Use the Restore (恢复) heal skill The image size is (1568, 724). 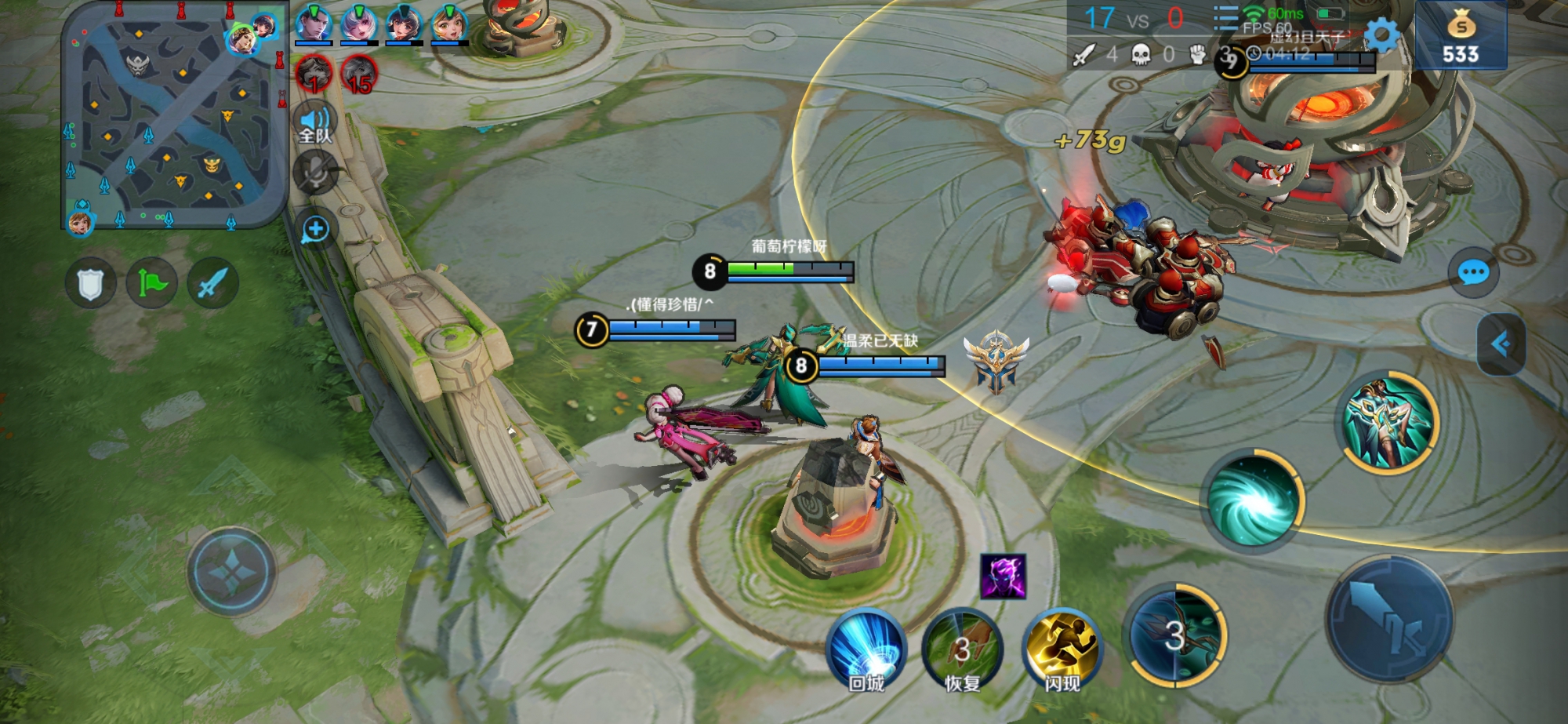(x=963, y=649)
